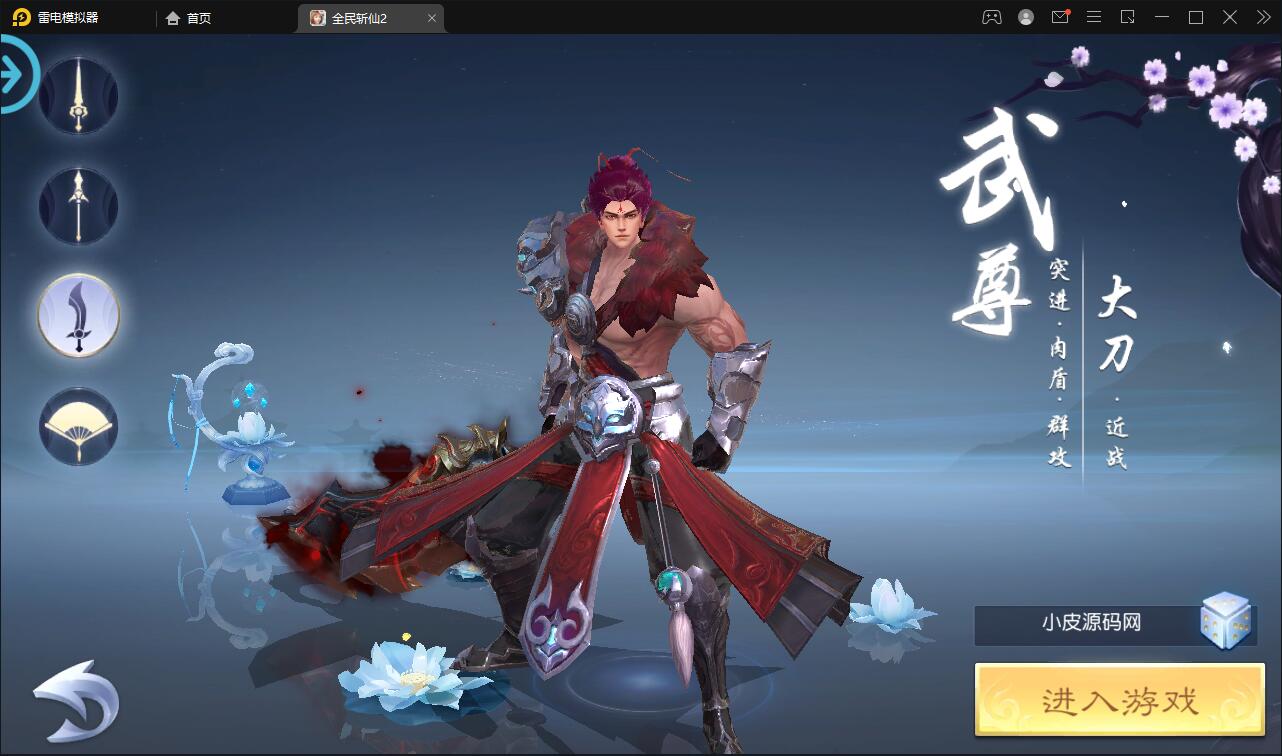Open the message inbox with red notification
This screenshot has height=756, width=1282.
coord(1060,17)
